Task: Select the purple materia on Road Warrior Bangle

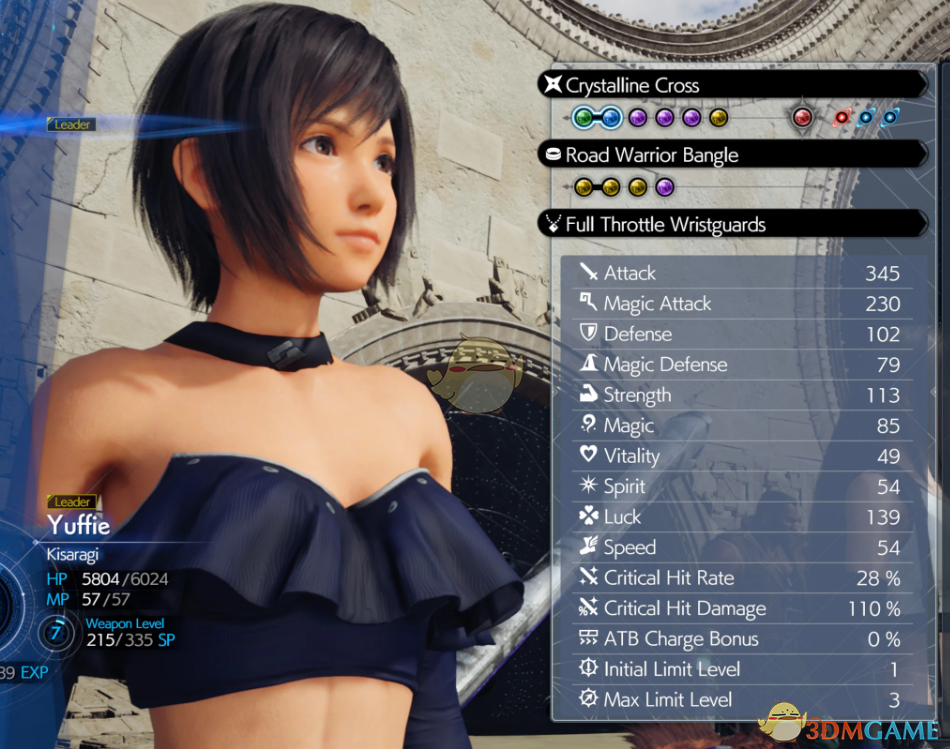Action: coord(665,188)
